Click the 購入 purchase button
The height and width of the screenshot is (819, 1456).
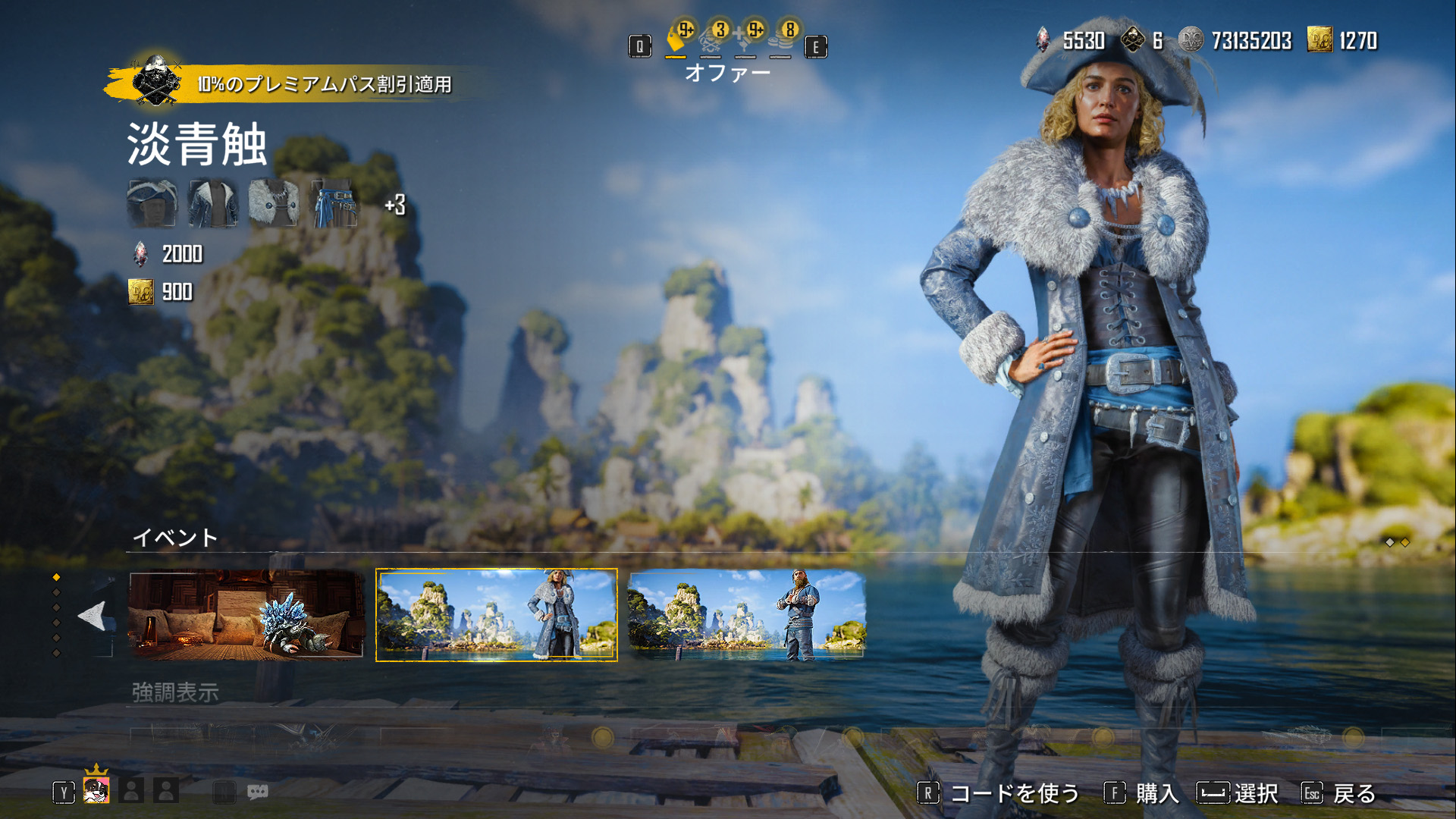click(x=1143, y=793)
